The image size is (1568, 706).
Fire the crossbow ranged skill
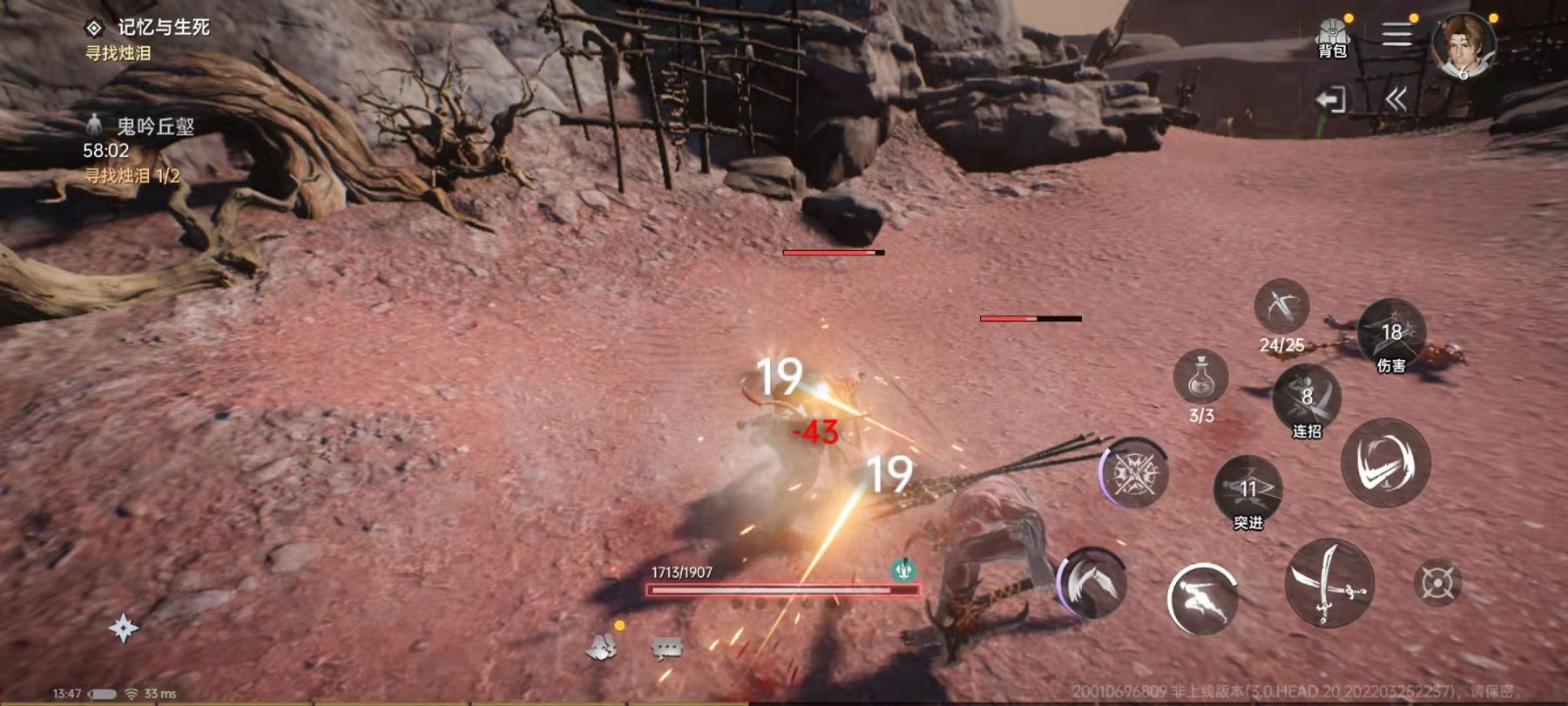(x=1281, y=307)
